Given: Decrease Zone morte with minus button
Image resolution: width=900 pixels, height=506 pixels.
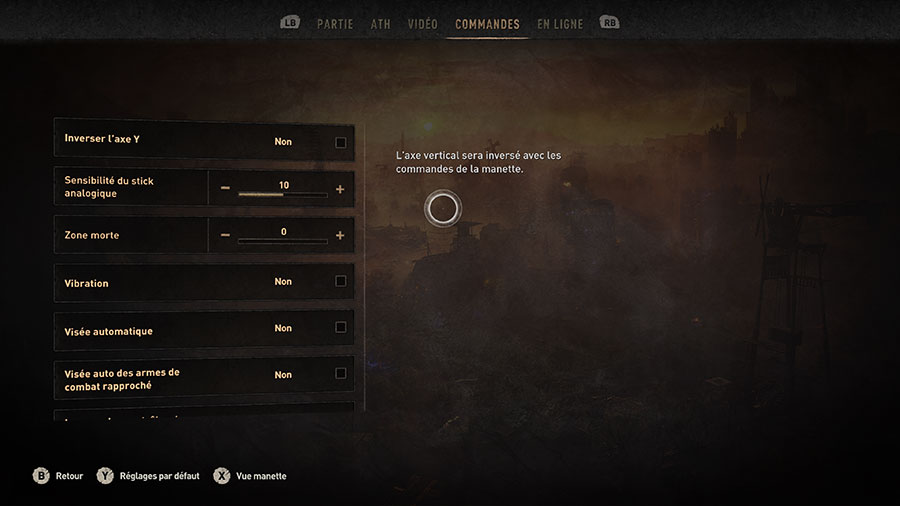Looking at the screenshot, I should point(225,236).
